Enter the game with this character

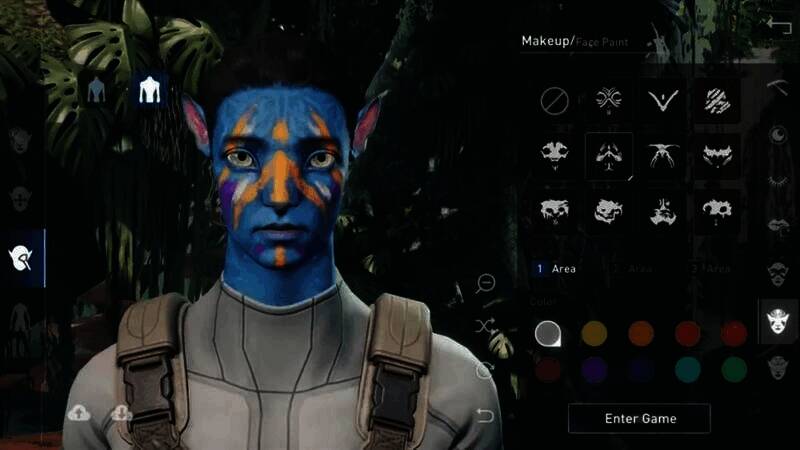click(x=639, y=418)
